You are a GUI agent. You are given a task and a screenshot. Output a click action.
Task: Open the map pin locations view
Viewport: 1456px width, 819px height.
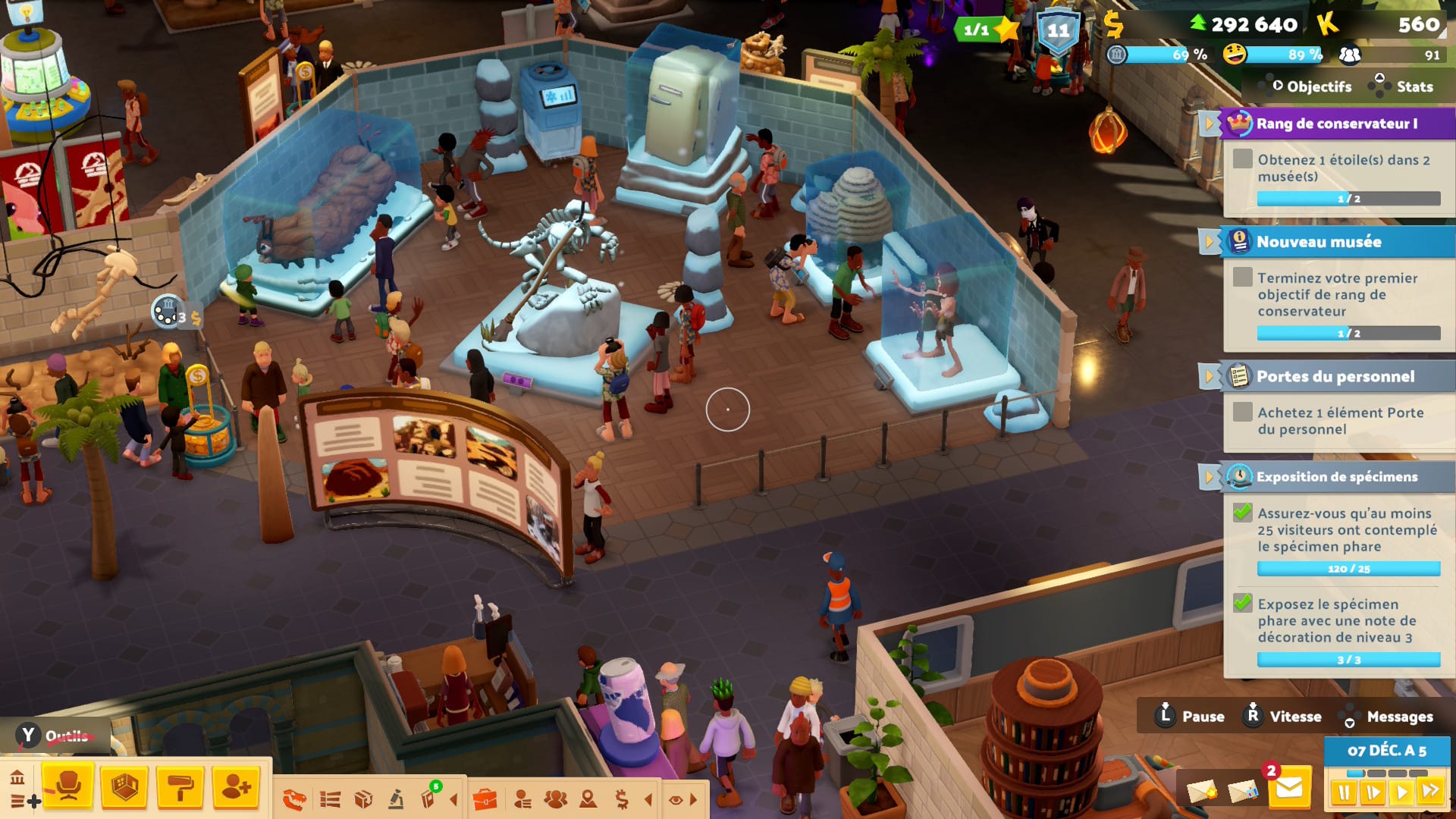588,799
